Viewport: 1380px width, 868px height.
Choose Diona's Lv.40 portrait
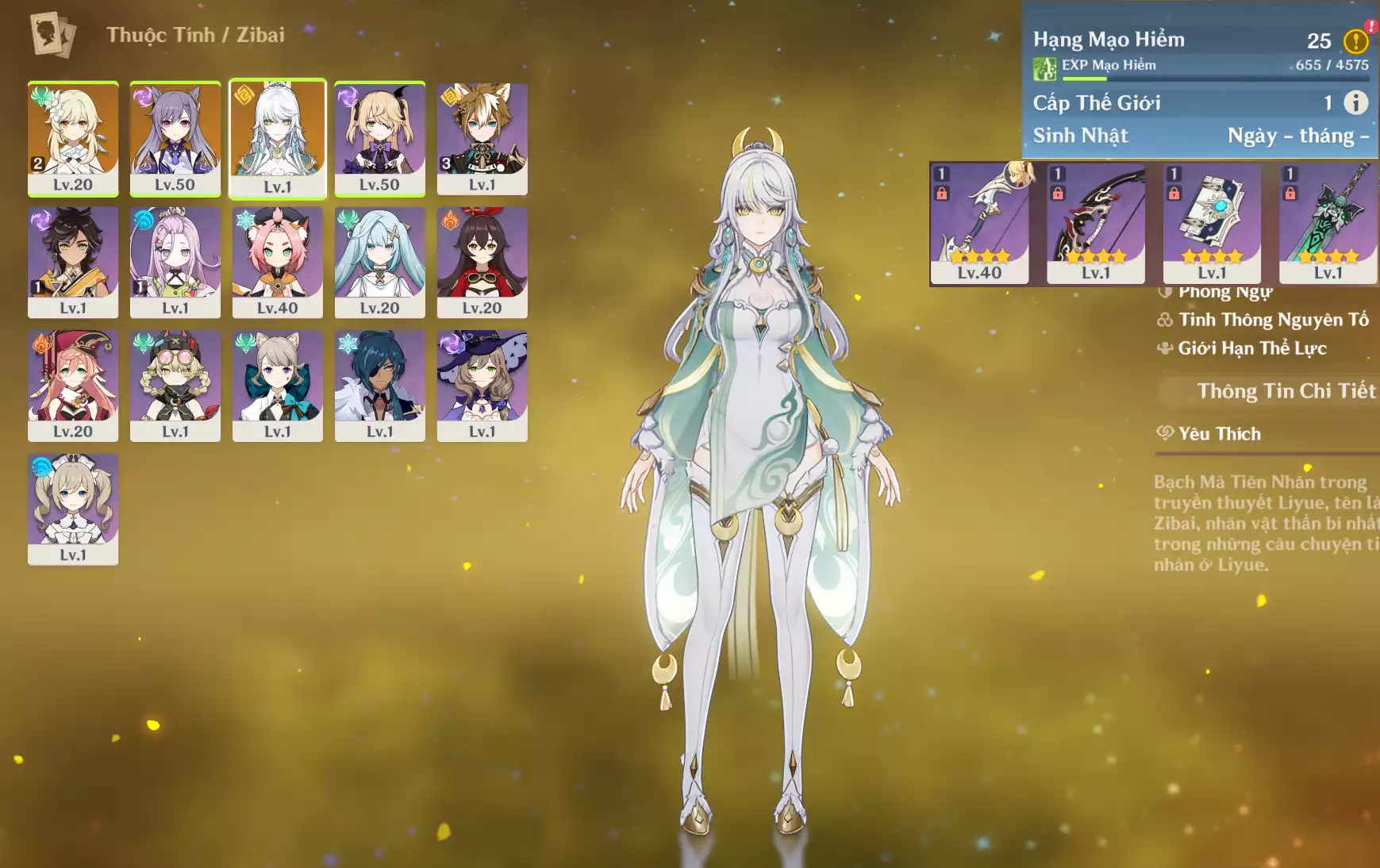(278, 262)
